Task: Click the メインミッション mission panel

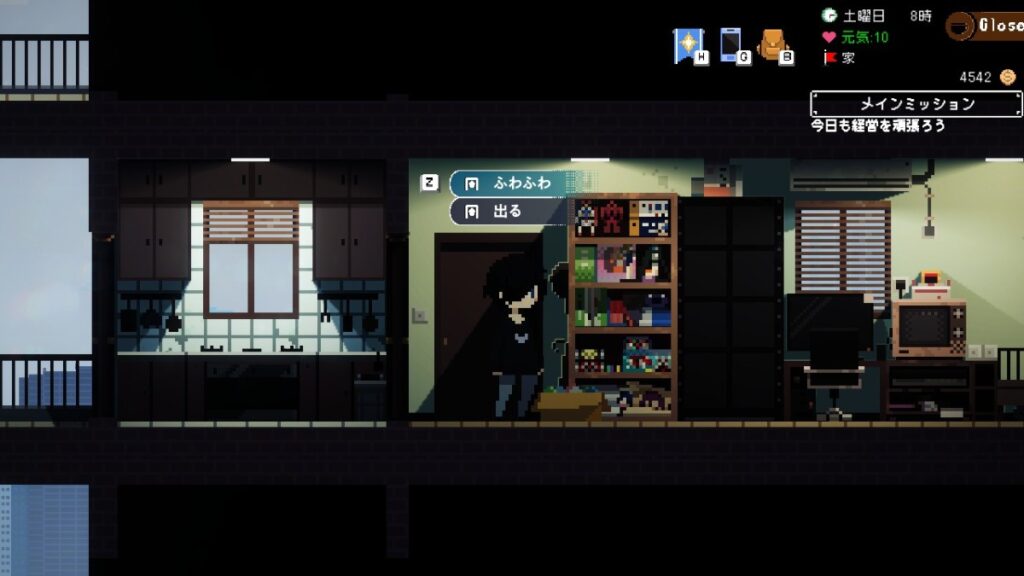Action: pyautogui.click(x=916, y=104)
